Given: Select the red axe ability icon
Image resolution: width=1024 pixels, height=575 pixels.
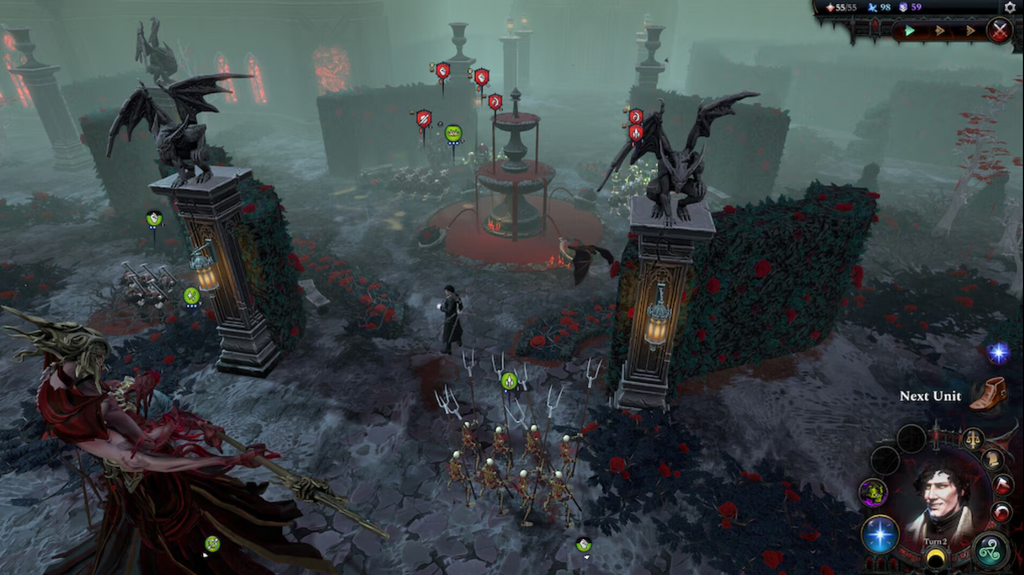Looking at the screenshot, I should [1003, 485].
